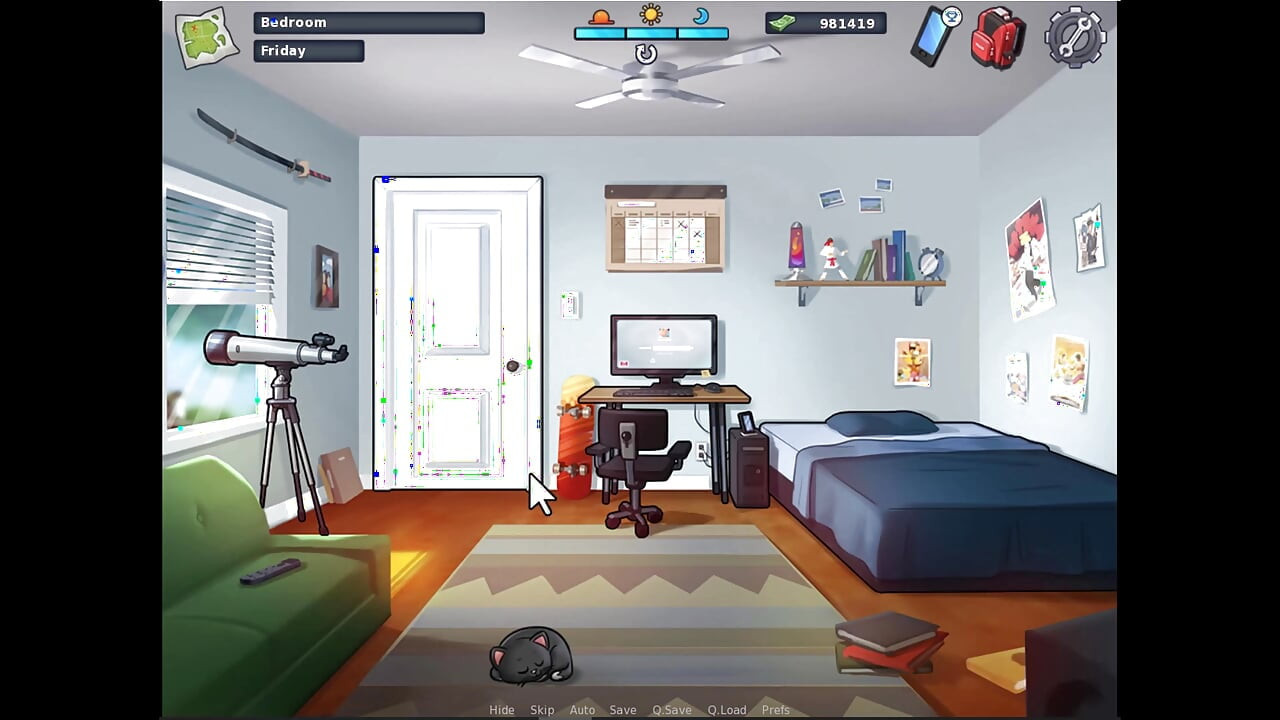Click the daytime progress bar segment

(x=650, y=31)
